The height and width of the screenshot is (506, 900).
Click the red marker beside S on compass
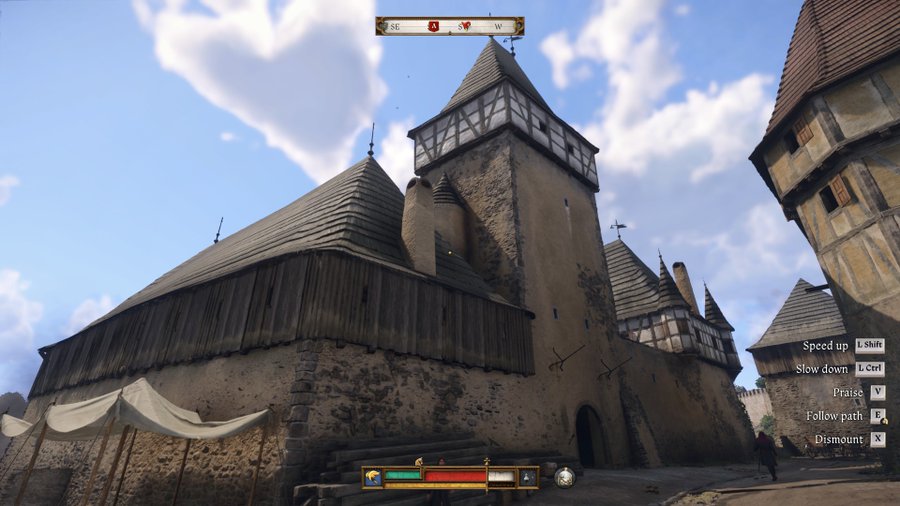tap(464, 26)
